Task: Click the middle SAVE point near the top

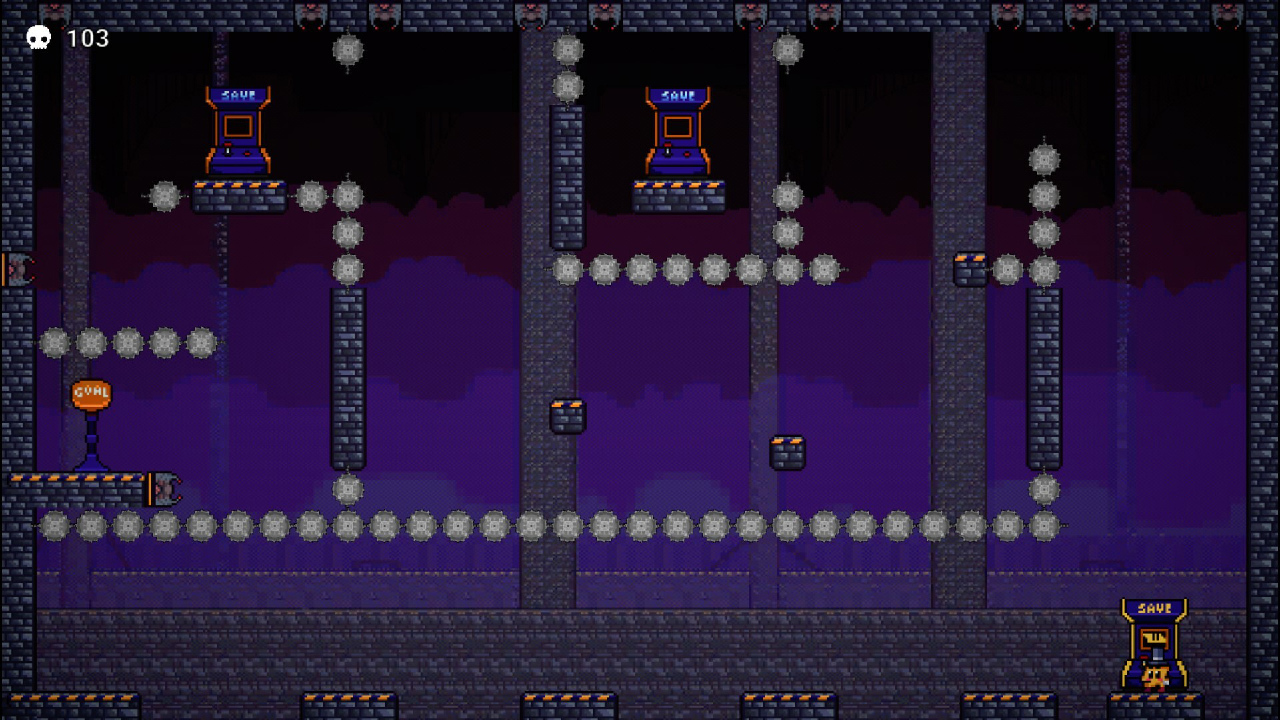Action: (678, 130)
